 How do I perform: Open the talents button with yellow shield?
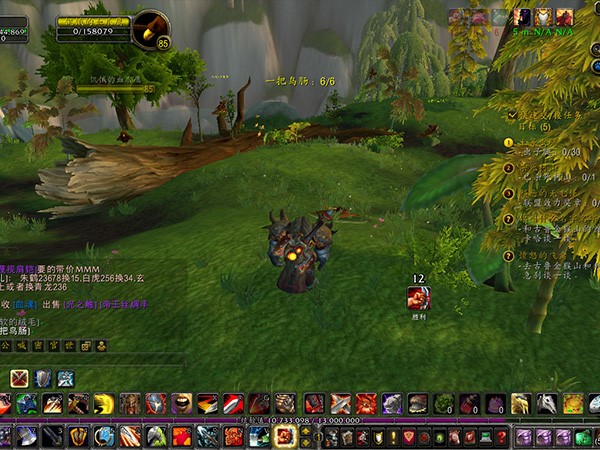coord(376,437)
